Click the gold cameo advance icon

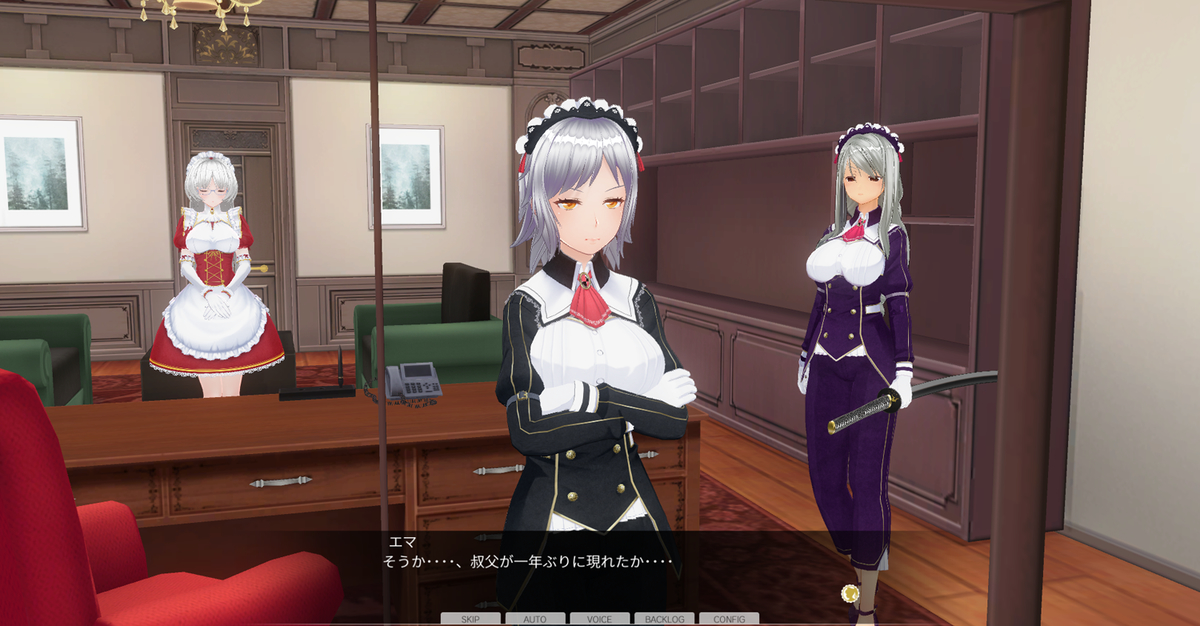[851, 592]
